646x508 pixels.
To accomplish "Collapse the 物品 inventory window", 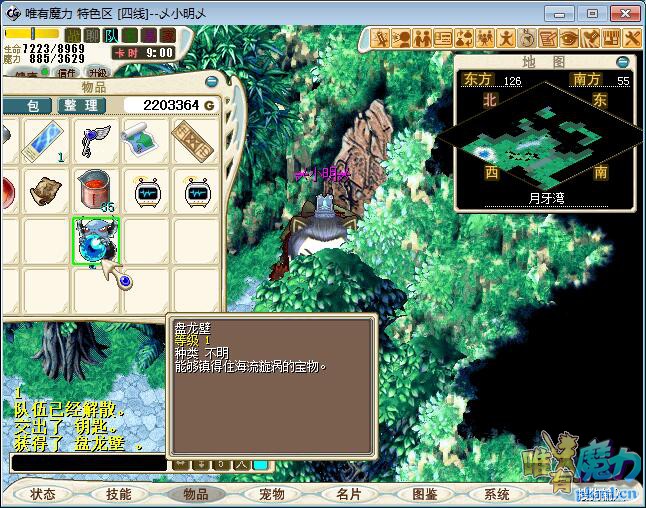I will coord(211,81).
